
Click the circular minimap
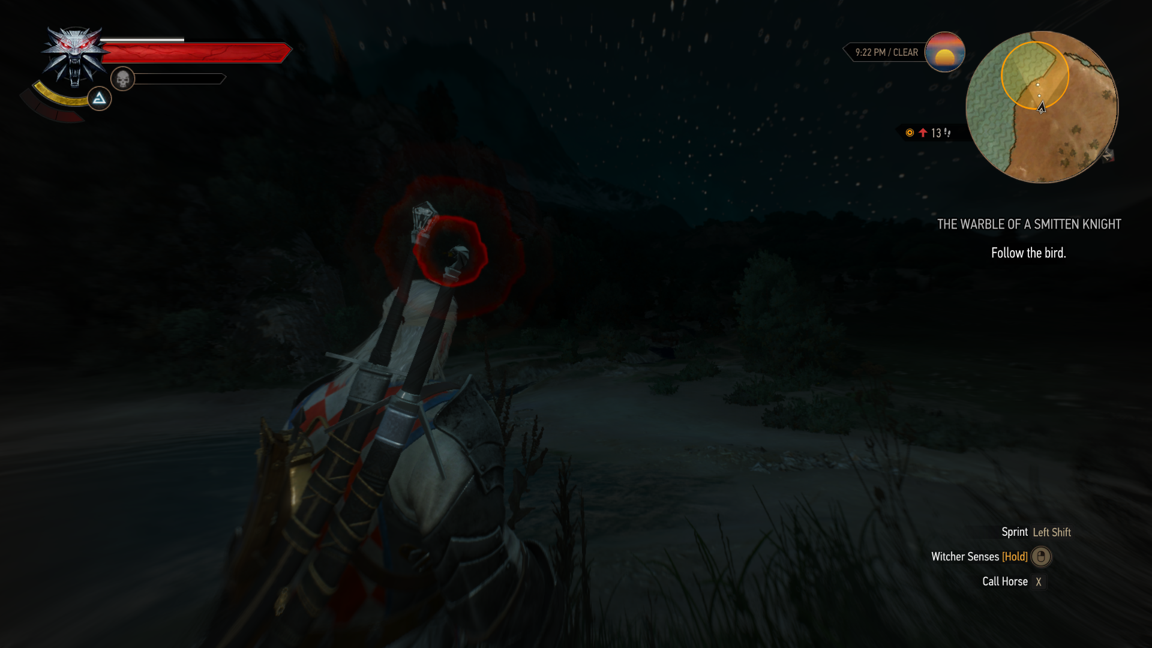click(x=1041, y=107)
